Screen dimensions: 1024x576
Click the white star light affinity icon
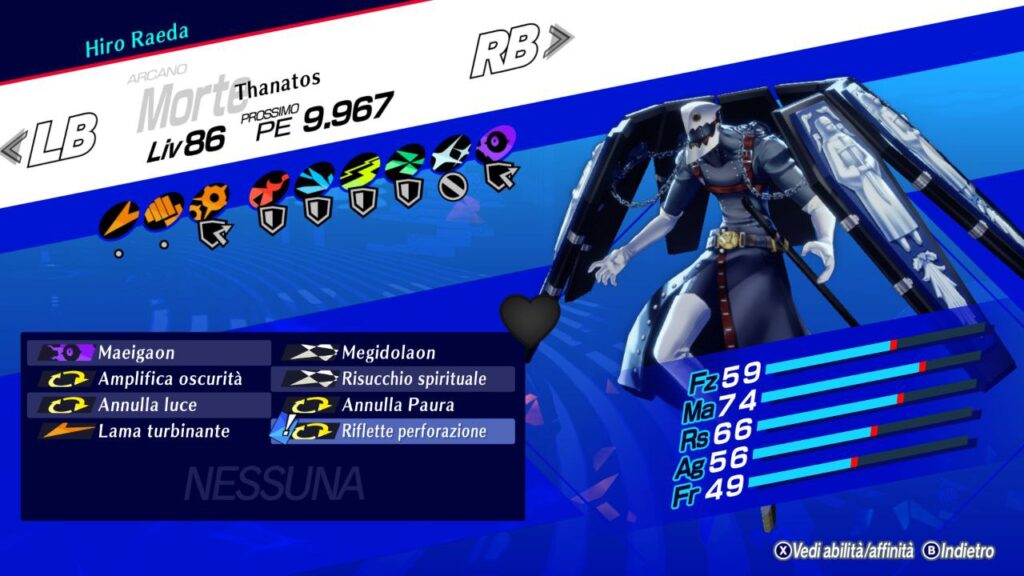point(451,153)
